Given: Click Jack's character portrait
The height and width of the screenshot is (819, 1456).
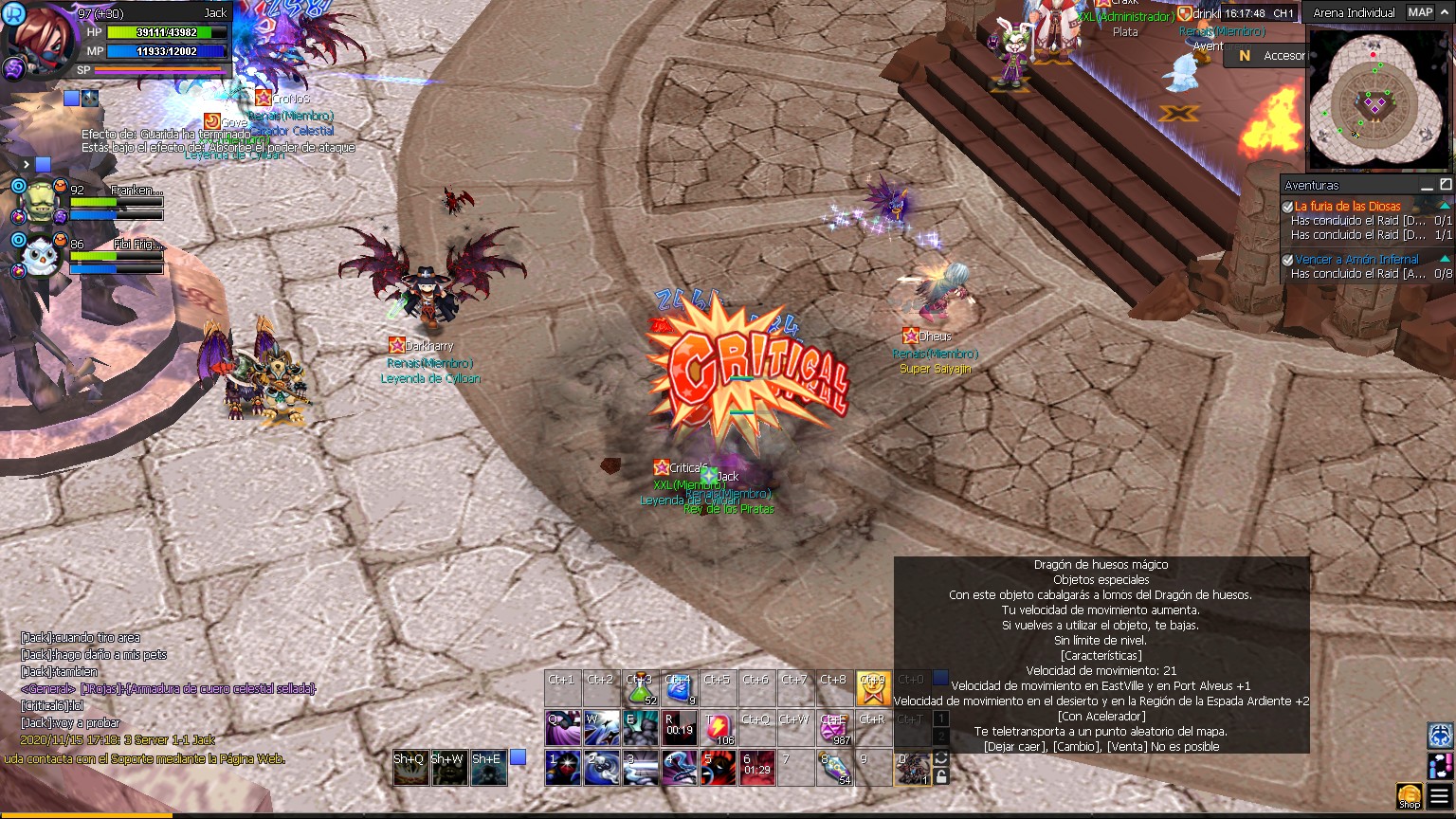Looking at the screenshot, I should click(36, 38).
